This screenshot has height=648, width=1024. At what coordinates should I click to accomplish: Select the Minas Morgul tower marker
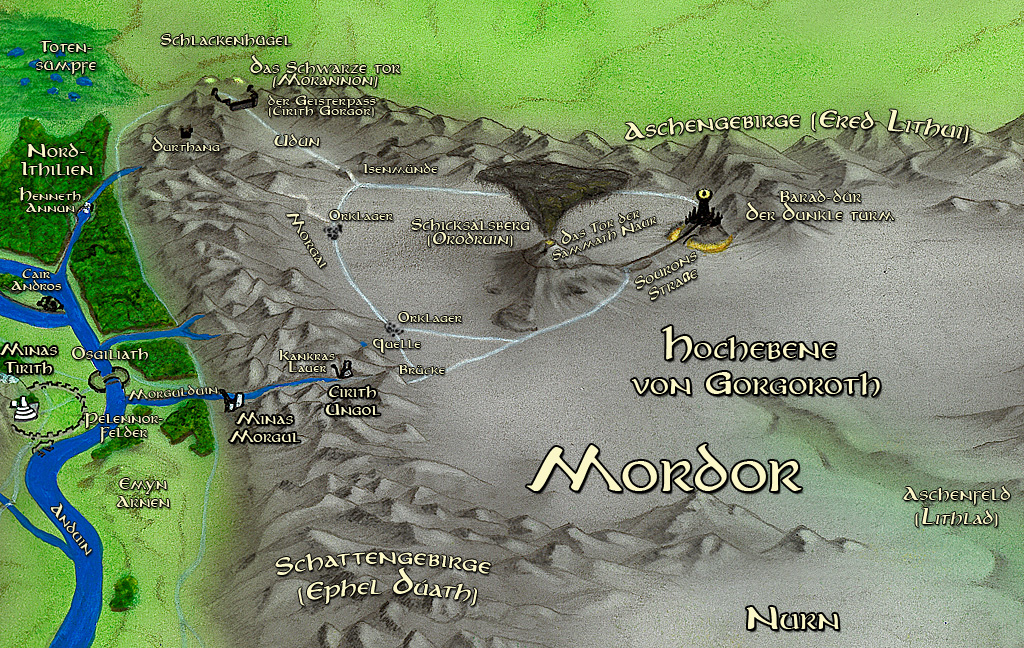pos(232,401)
